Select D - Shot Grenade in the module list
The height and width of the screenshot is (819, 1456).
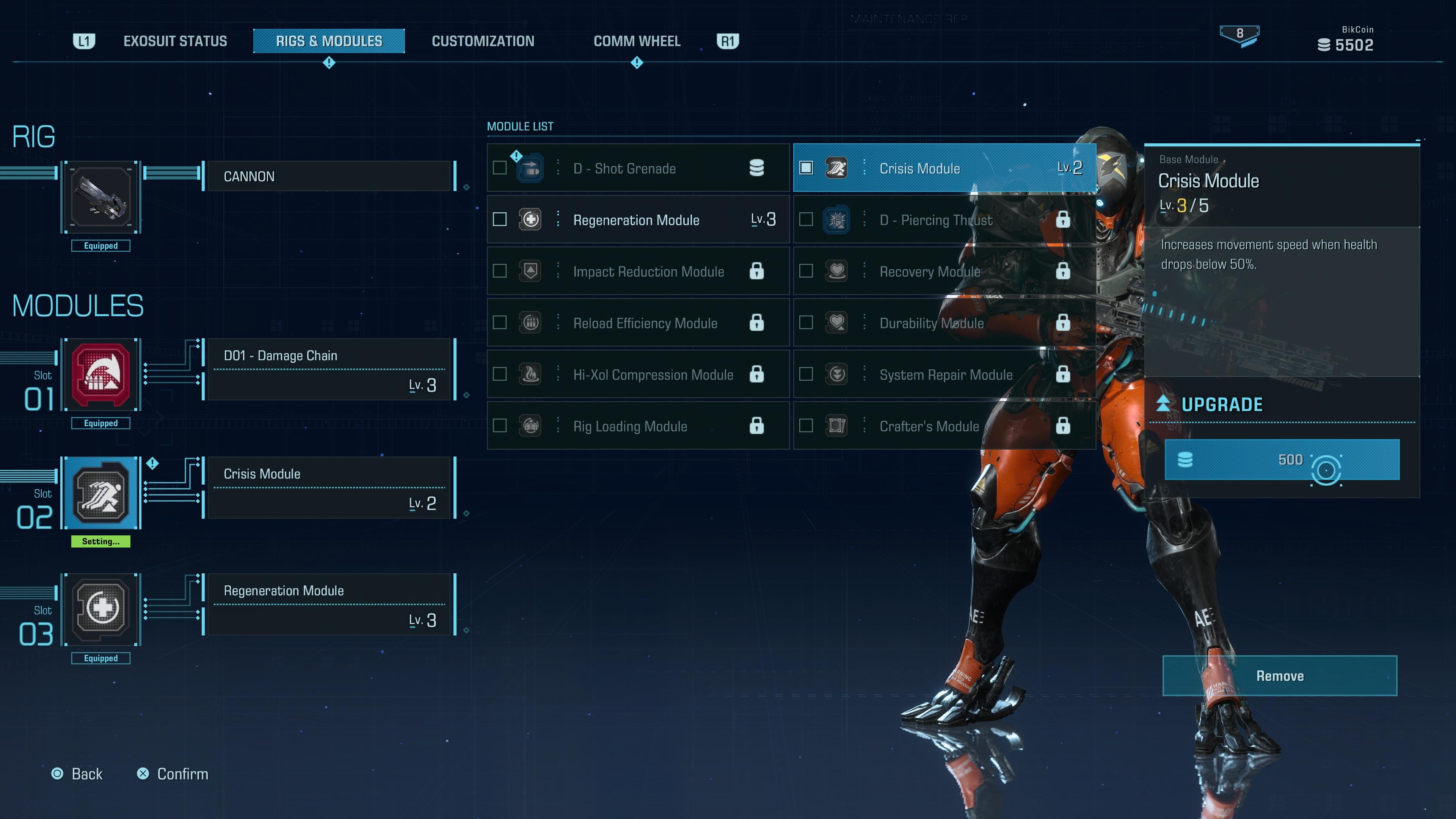click(637, 168)
